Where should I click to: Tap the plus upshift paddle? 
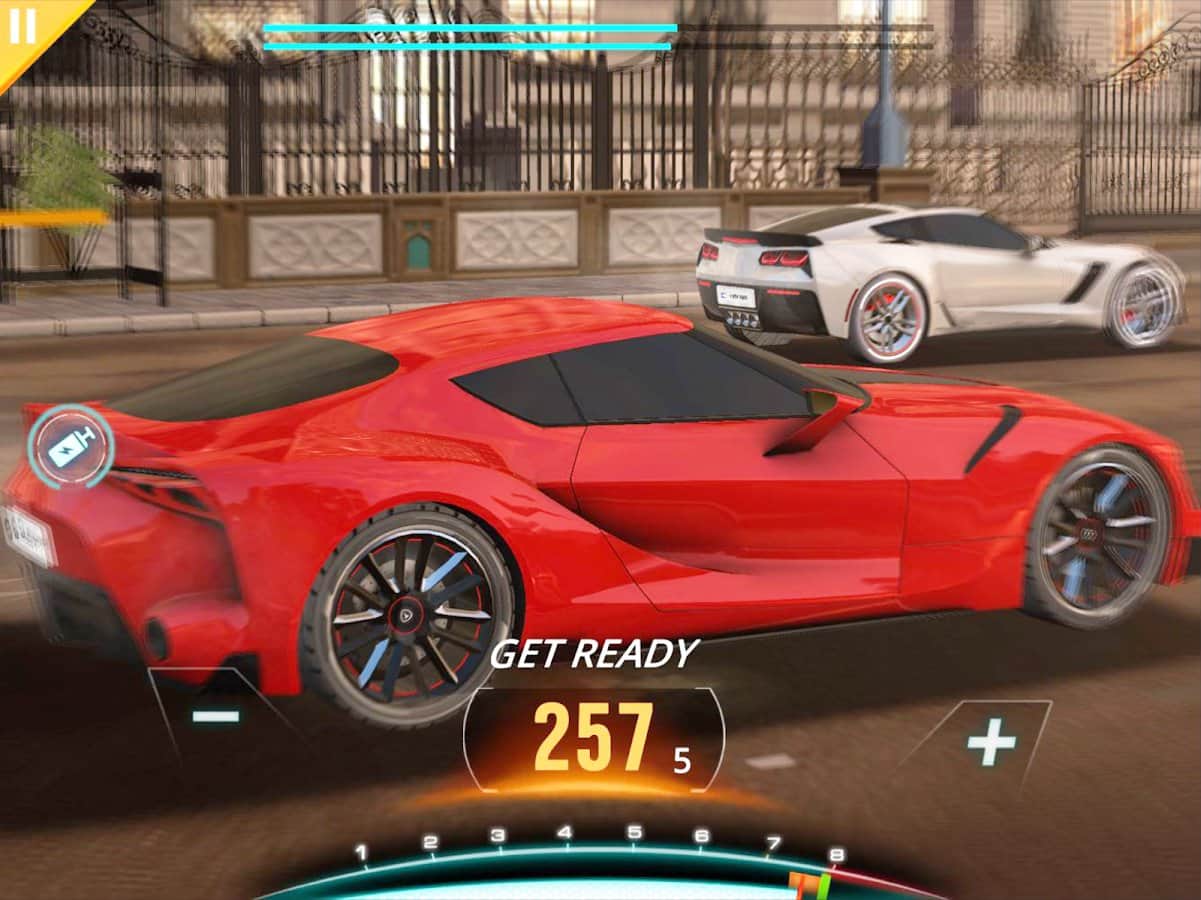[990, 742]
